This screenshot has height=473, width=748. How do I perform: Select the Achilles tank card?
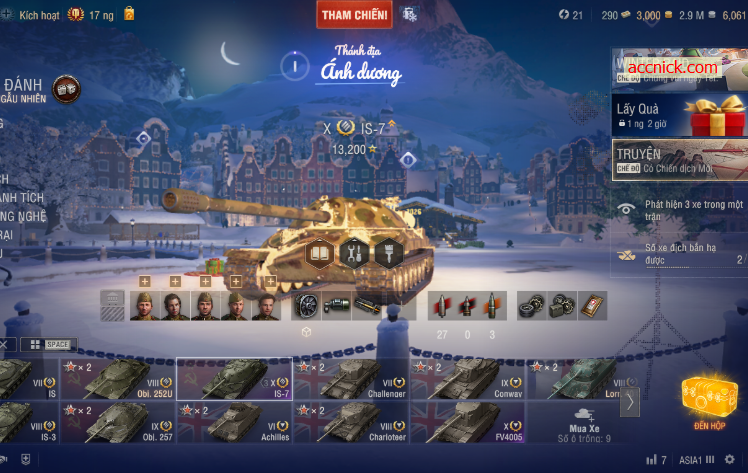tap(234, 422)
